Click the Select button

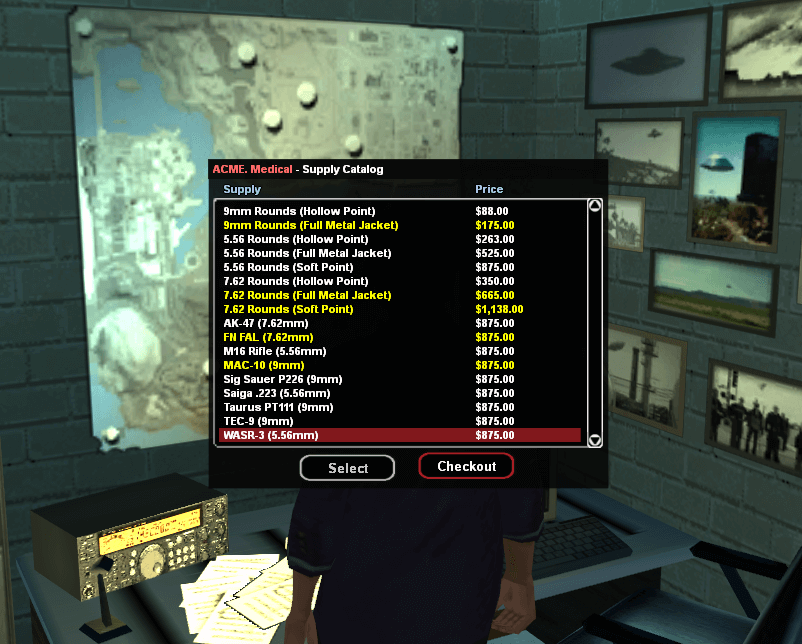347,468
